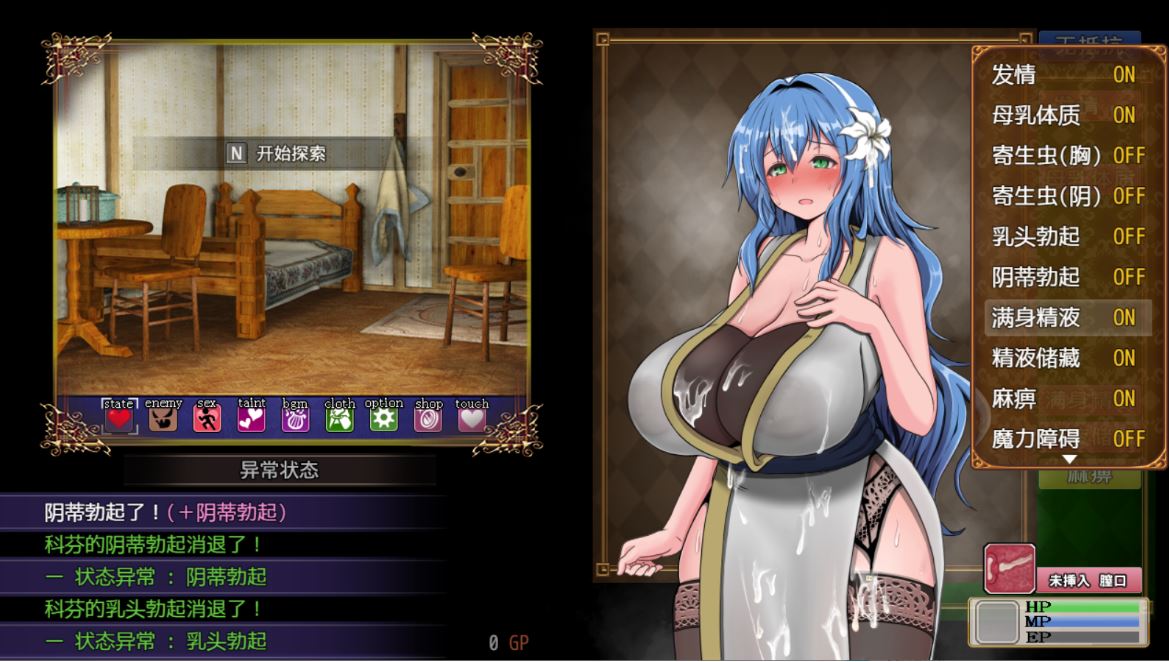
Task: Toggle the 麻痹 status row
Action: (1066, 398)
